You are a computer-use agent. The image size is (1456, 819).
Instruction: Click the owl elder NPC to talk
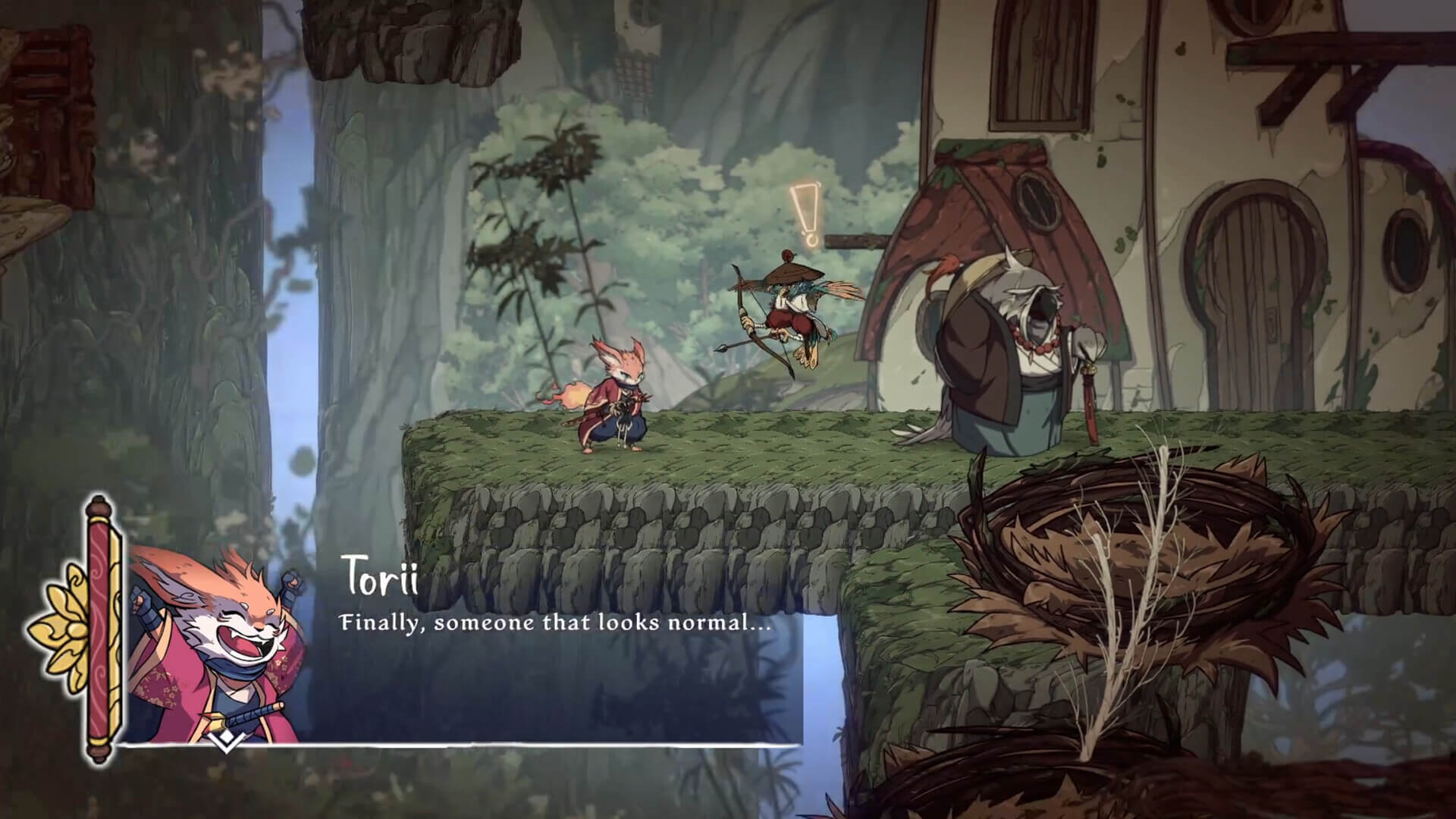click(x=1009, y=356)
